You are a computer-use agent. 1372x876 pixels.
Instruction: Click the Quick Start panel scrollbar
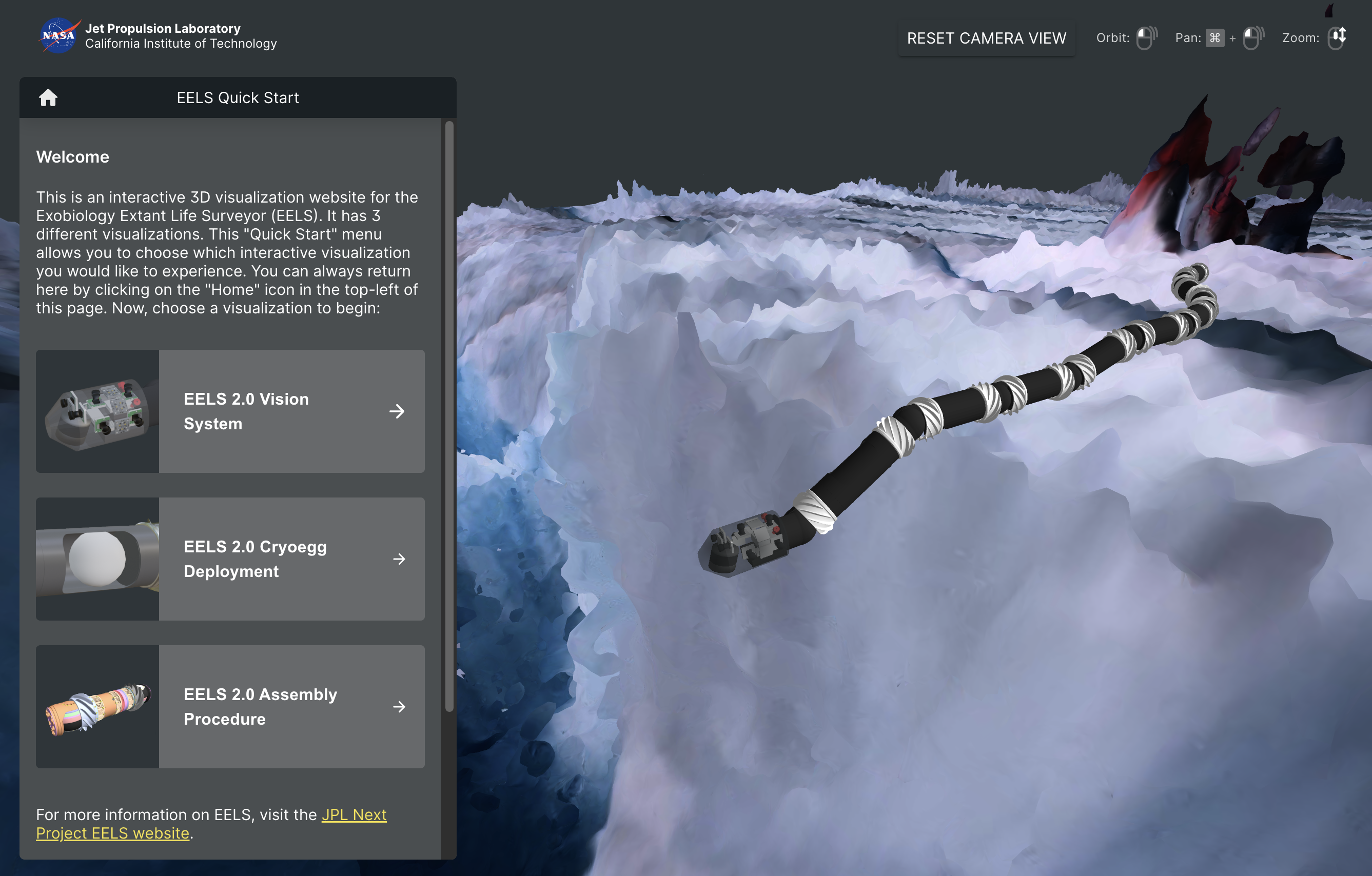(x=449, y=416)
